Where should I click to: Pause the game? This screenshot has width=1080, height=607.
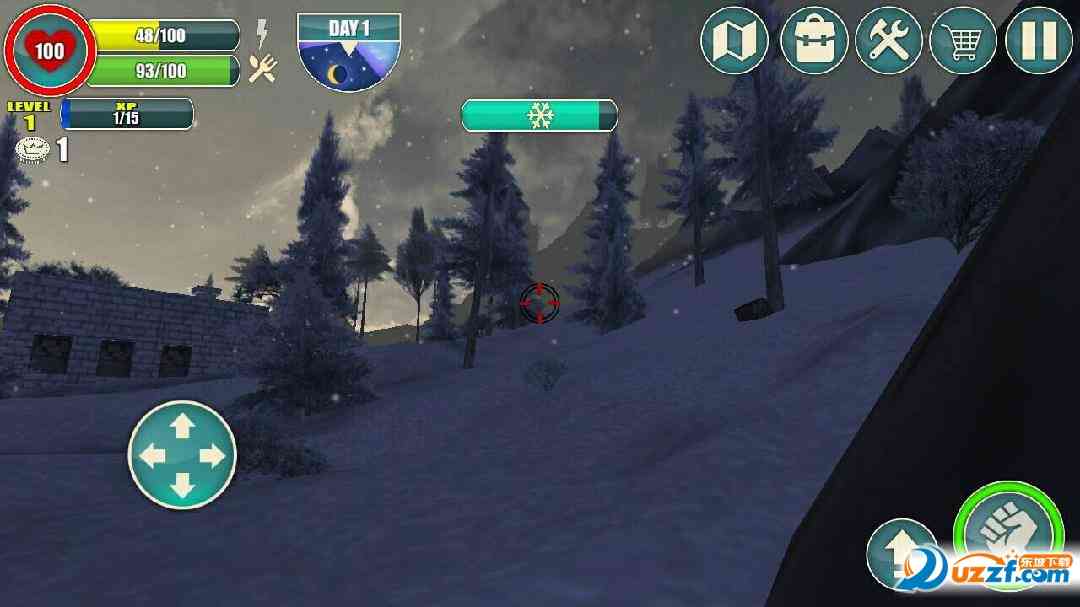1039,40
